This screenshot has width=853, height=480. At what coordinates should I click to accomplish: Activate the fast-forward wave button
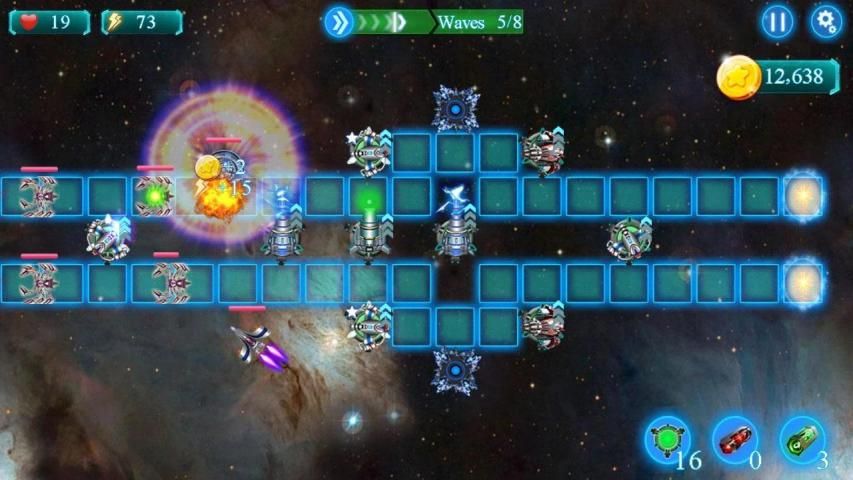pos(341,22)
